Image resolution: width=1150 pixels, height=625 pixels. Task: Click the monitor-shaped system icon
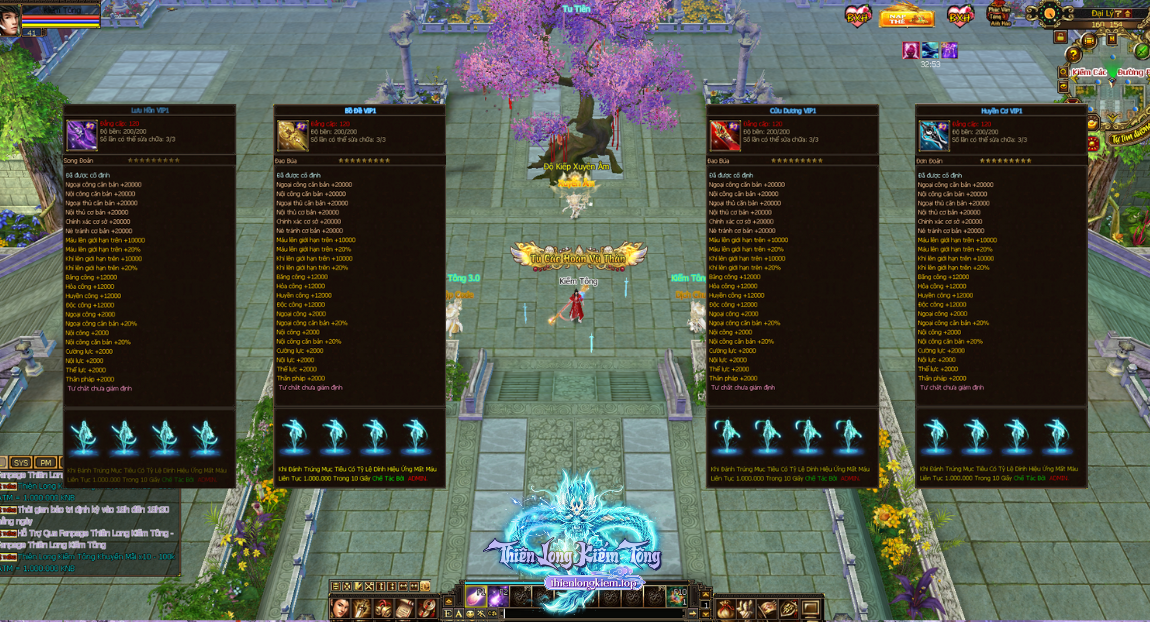pyautogui.click(x=809, y=608)
